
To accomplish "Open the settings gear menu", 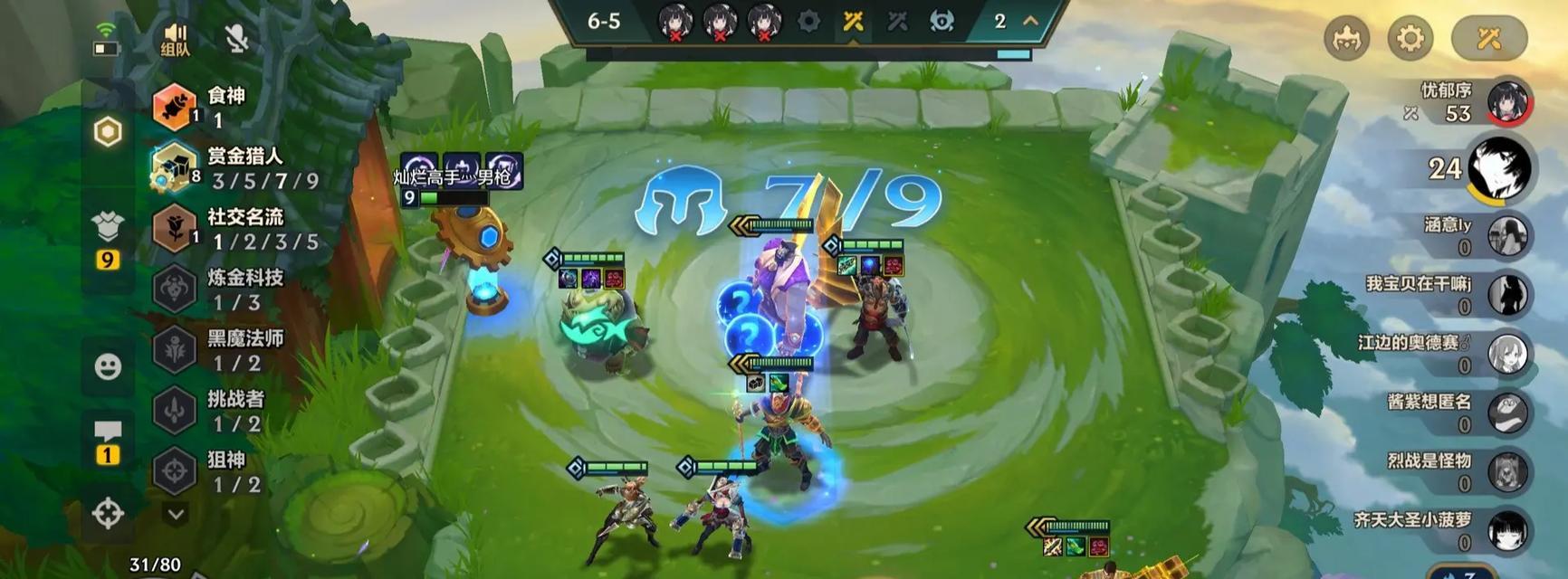I will click(x=1410, y=38).
